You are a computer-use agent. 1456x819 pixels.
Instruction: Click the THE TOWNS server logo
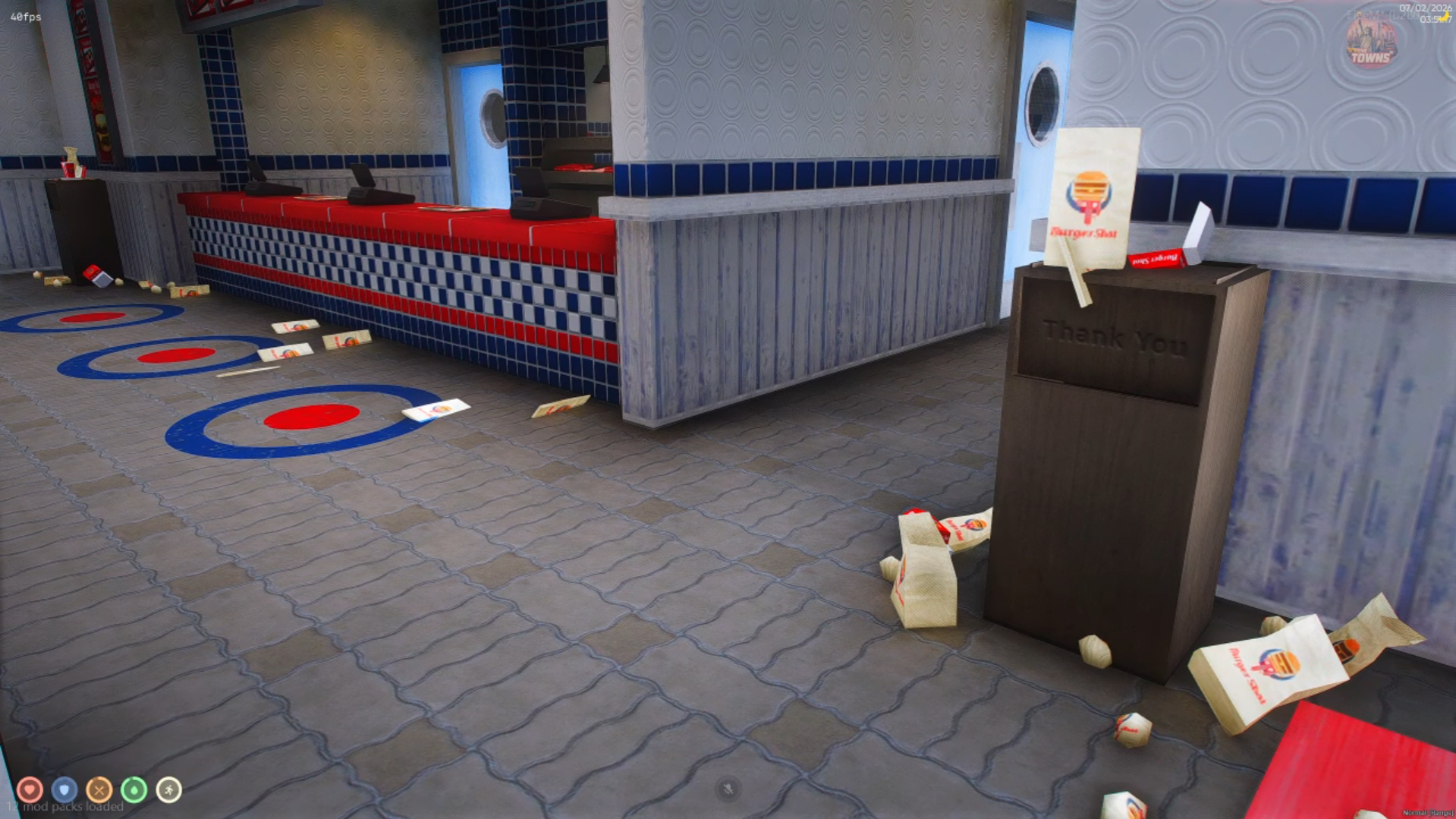(1370, 42)
